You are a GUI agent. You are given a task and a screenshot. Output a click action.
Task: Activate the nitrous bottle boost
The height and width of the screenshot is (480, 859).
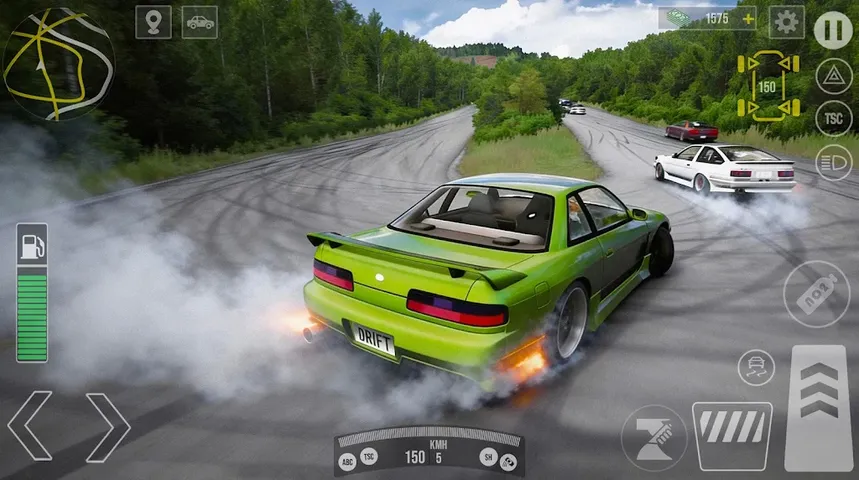pos(816,294)
